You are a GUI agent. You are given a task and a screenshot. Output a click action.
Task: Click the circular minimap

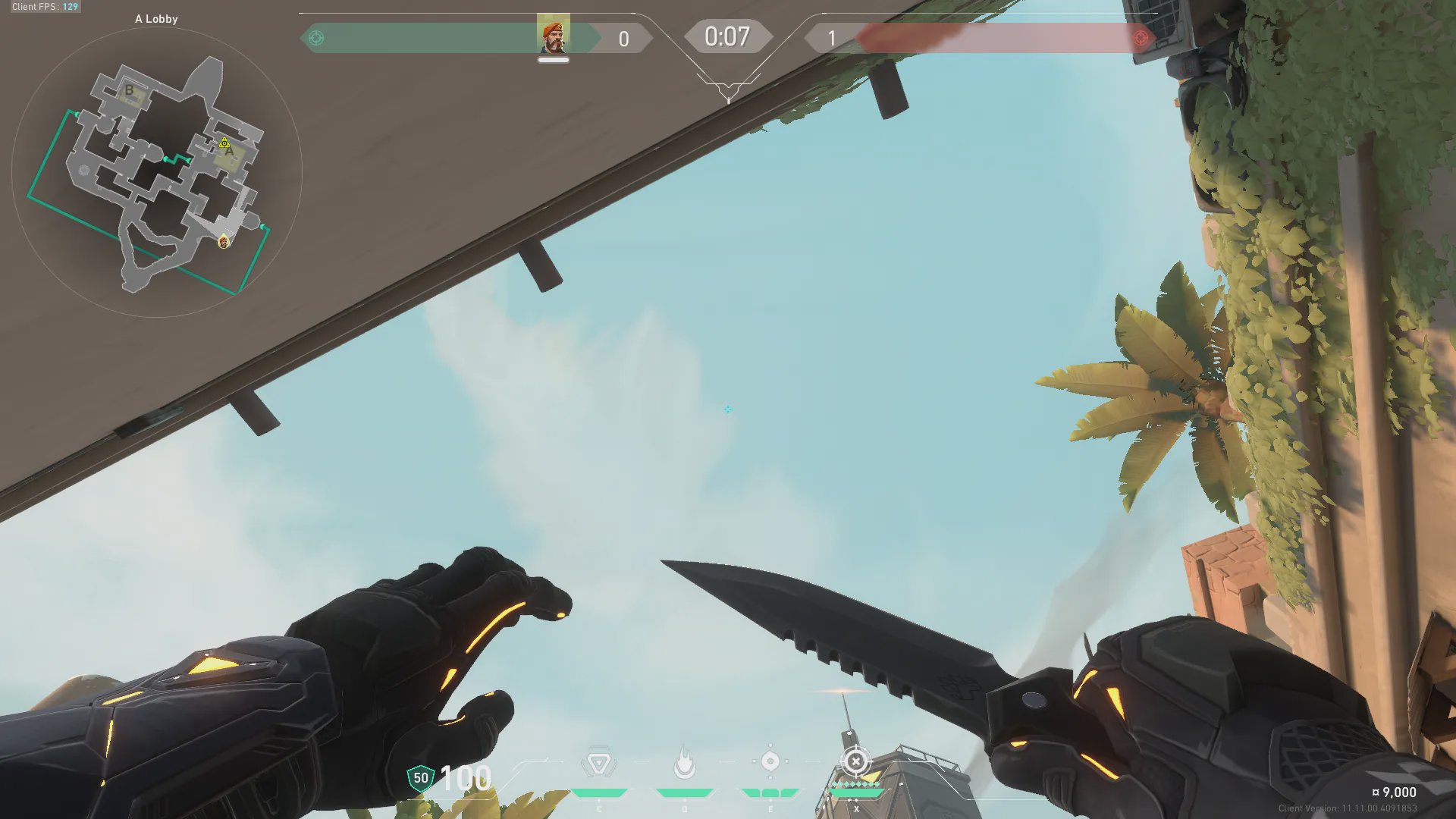(x=157, y=172)
